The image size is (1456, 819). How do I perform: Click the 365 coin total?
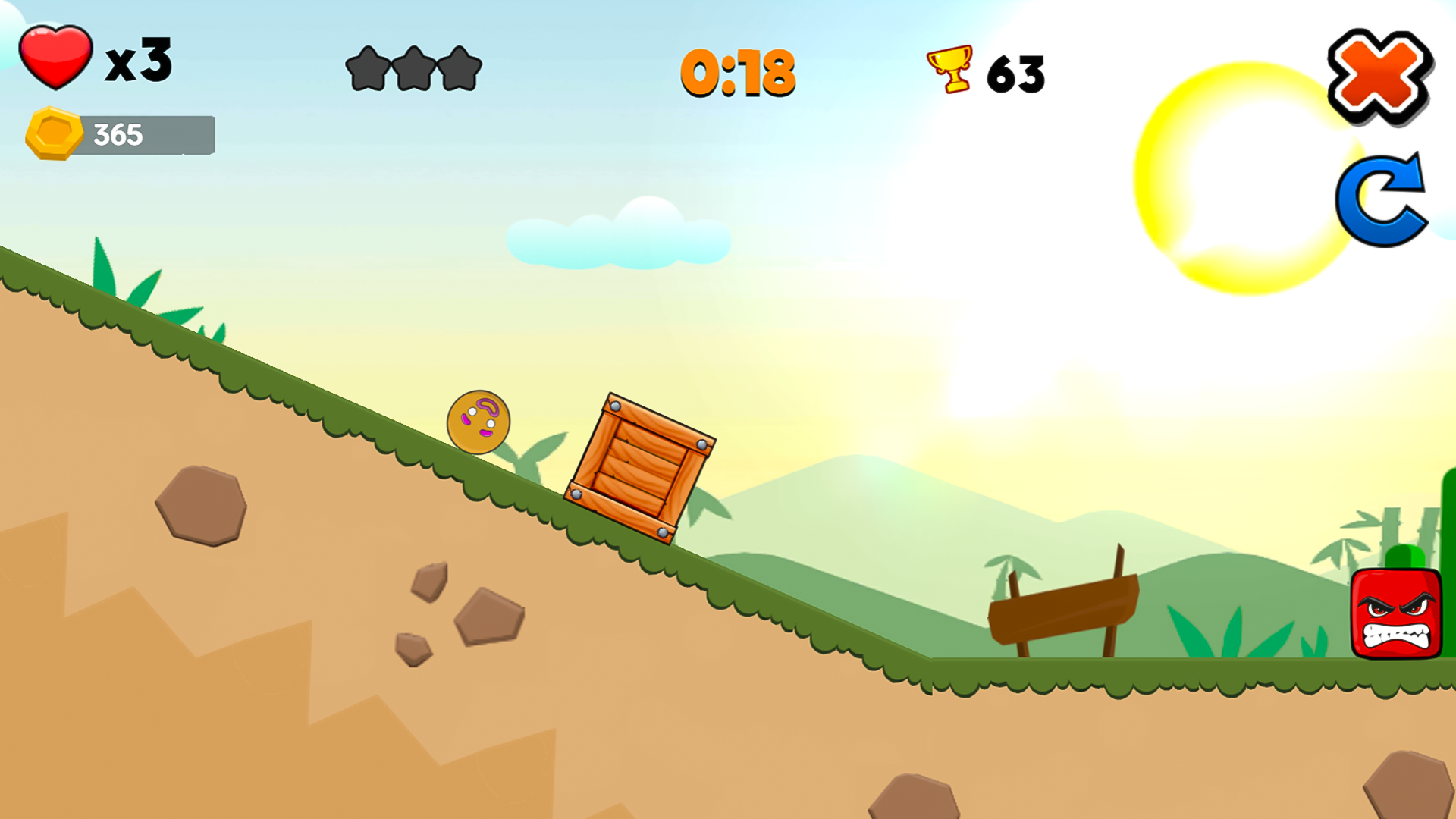118,133
